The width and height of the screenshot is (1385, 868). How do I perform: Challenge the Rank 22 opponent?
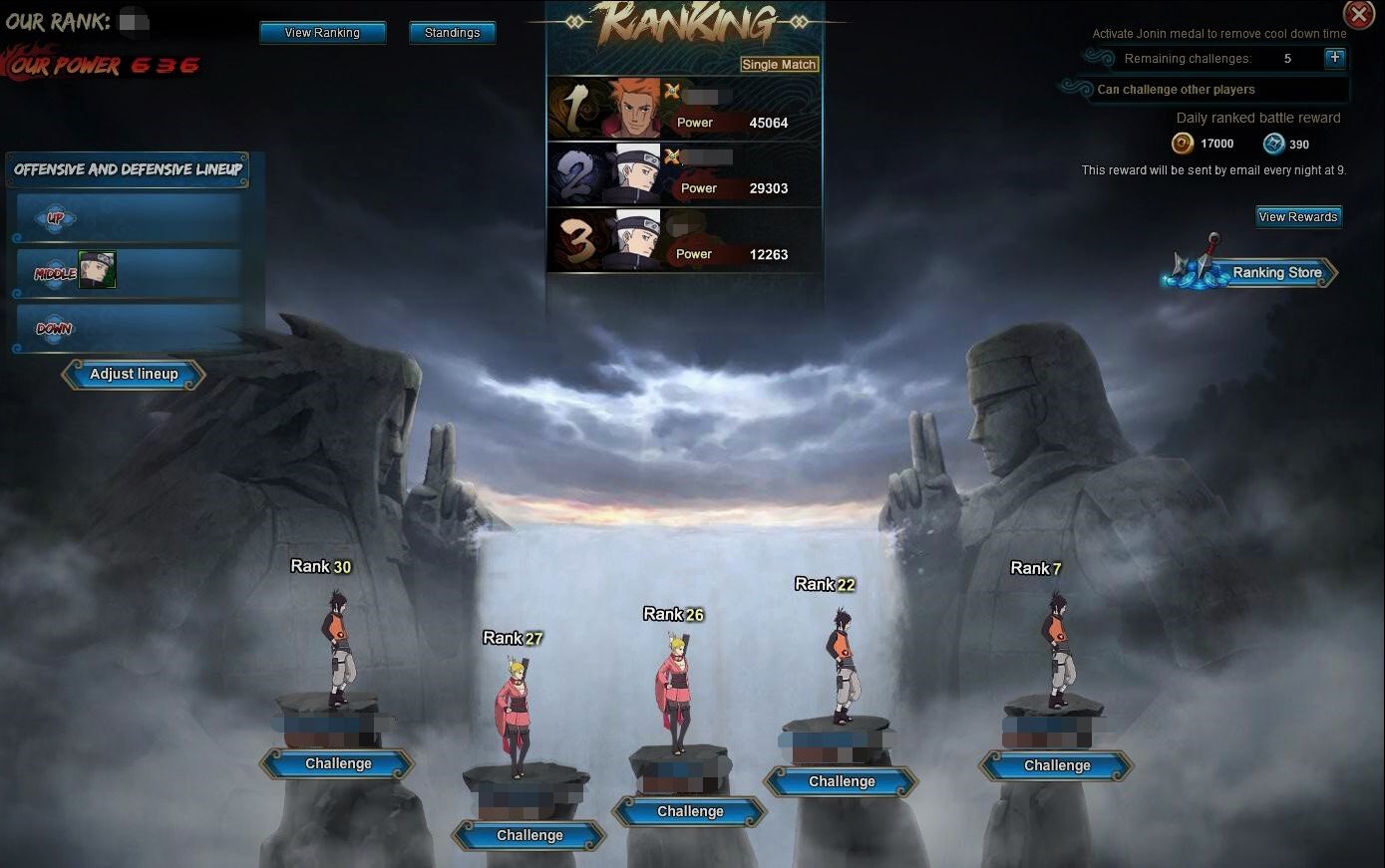(x=842, y=782)
